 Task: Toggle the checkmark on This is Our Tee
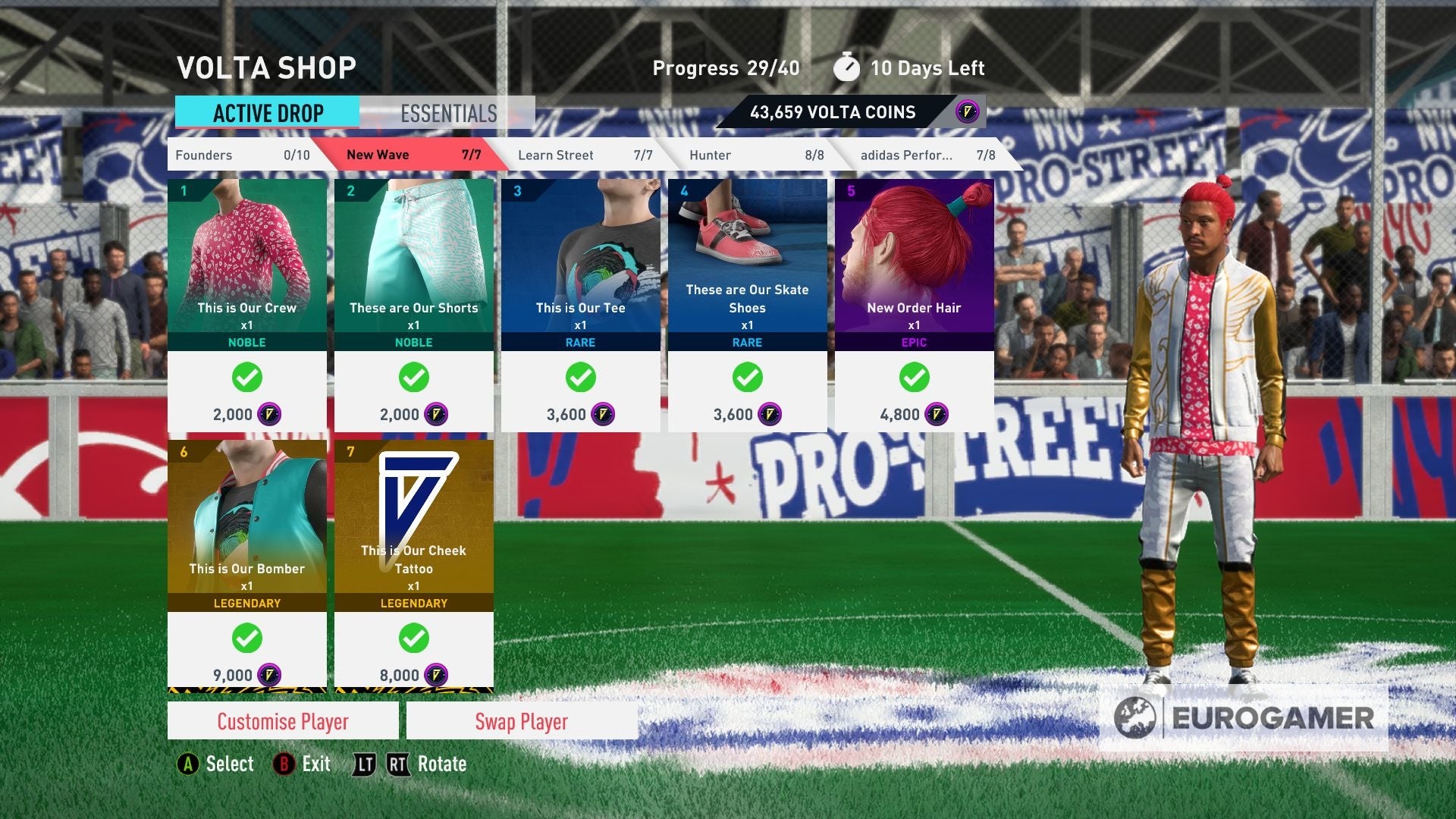tap(580, 377)
